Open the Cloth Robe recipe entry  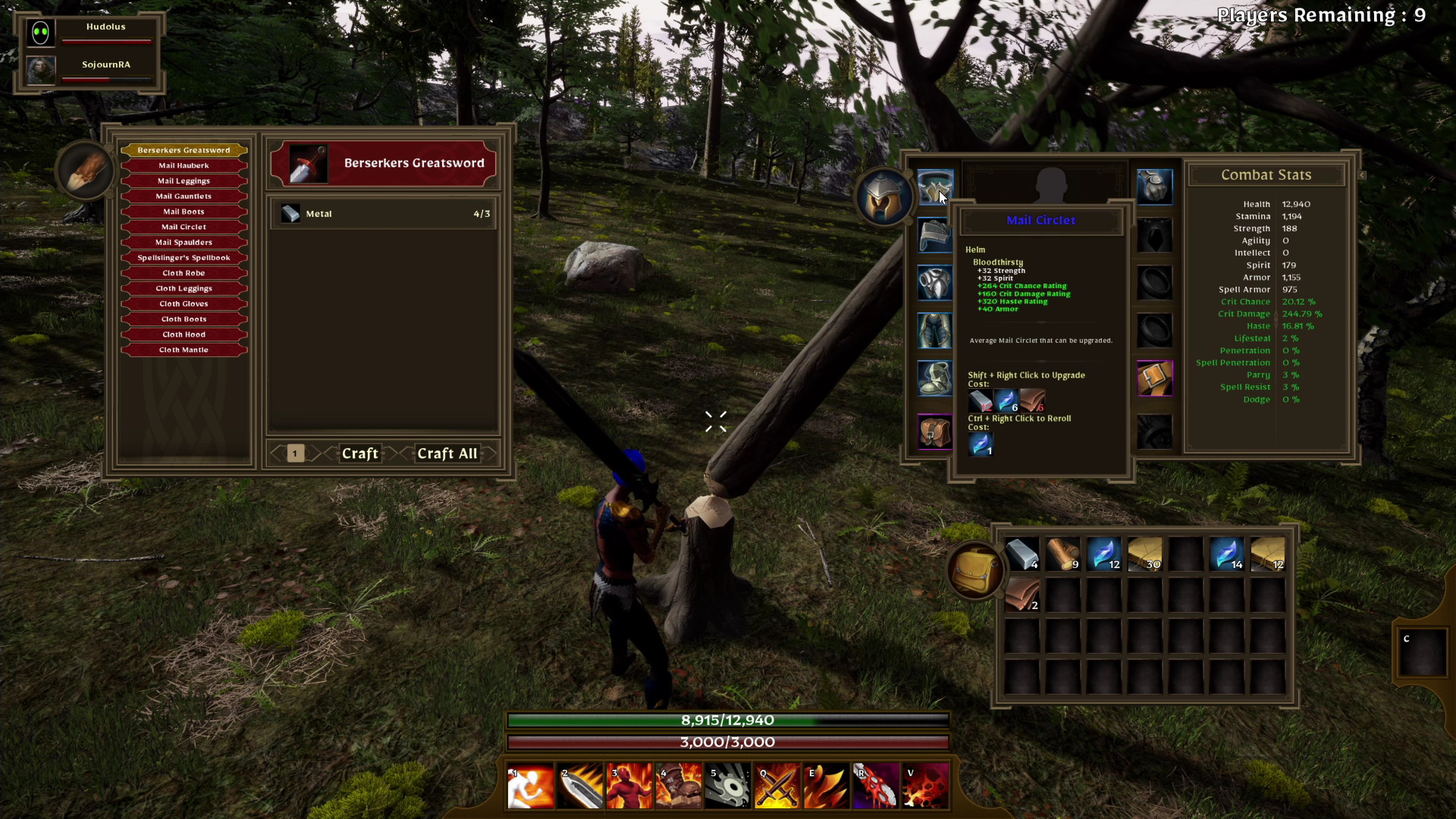click(x=183, y=272)
